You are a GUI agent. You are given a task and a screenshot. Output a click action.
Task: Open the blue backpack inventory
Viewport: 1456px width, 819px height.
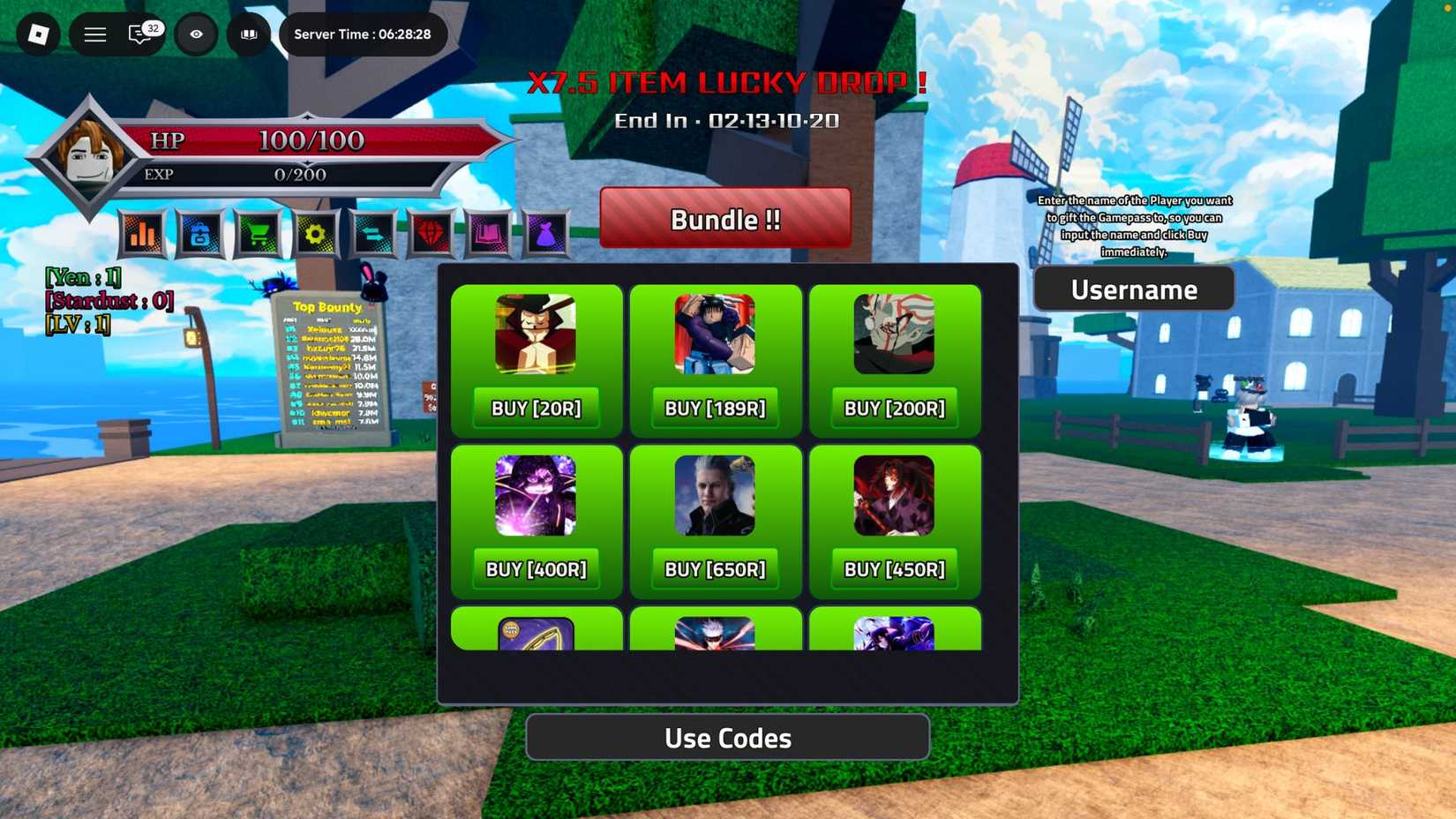pos(200,233)
